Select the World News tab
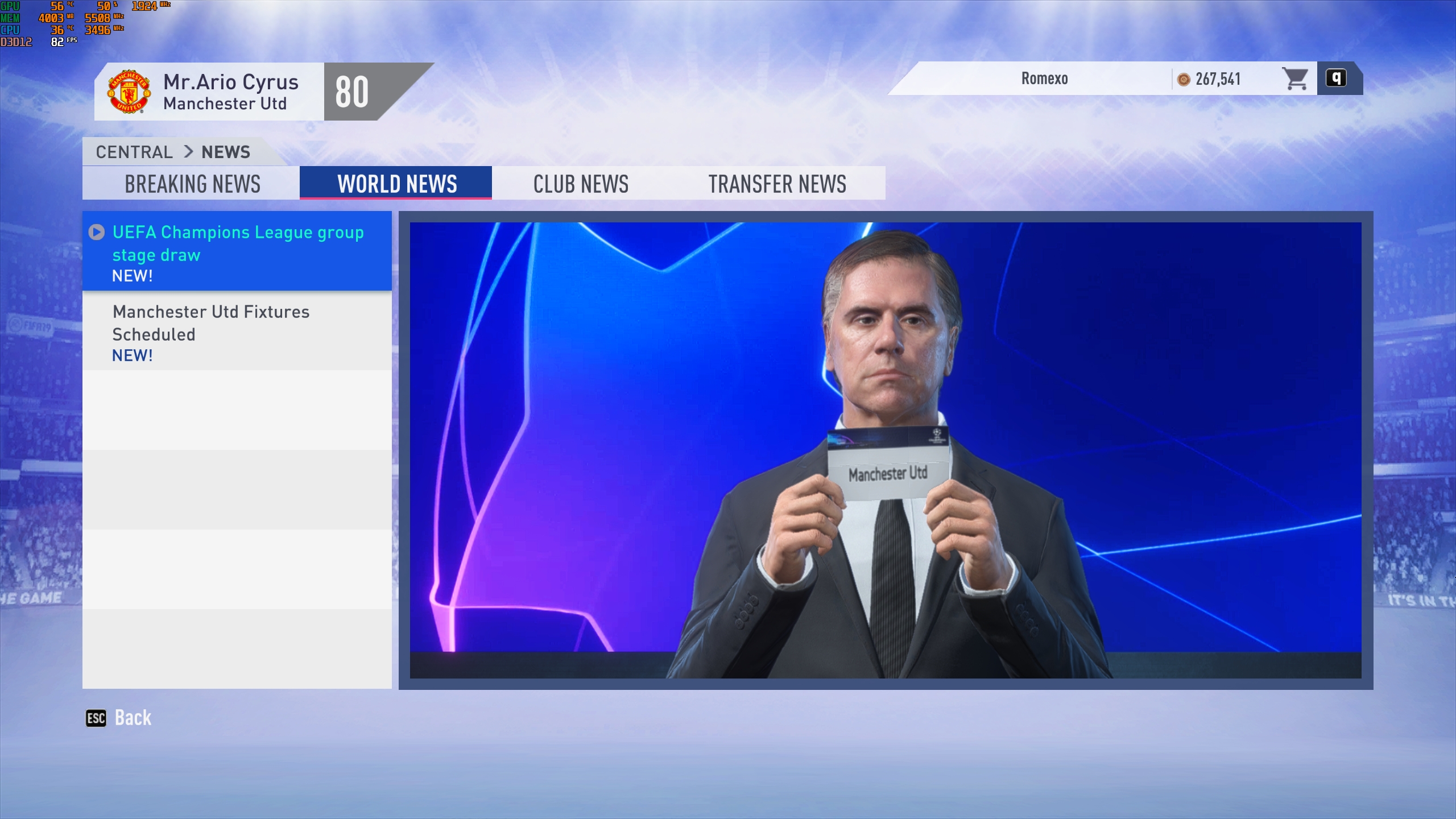Image resolution: width=1456 pixels, height=819 pixels. pos(396,184)
